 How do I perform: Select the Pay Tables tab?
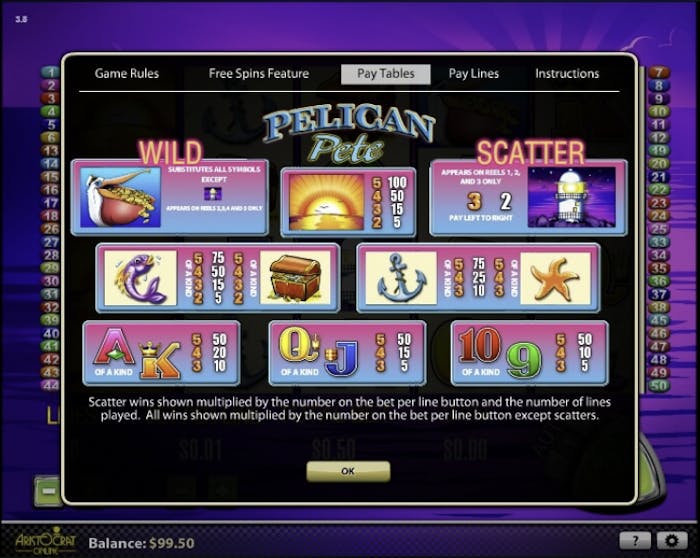(385, 73)
